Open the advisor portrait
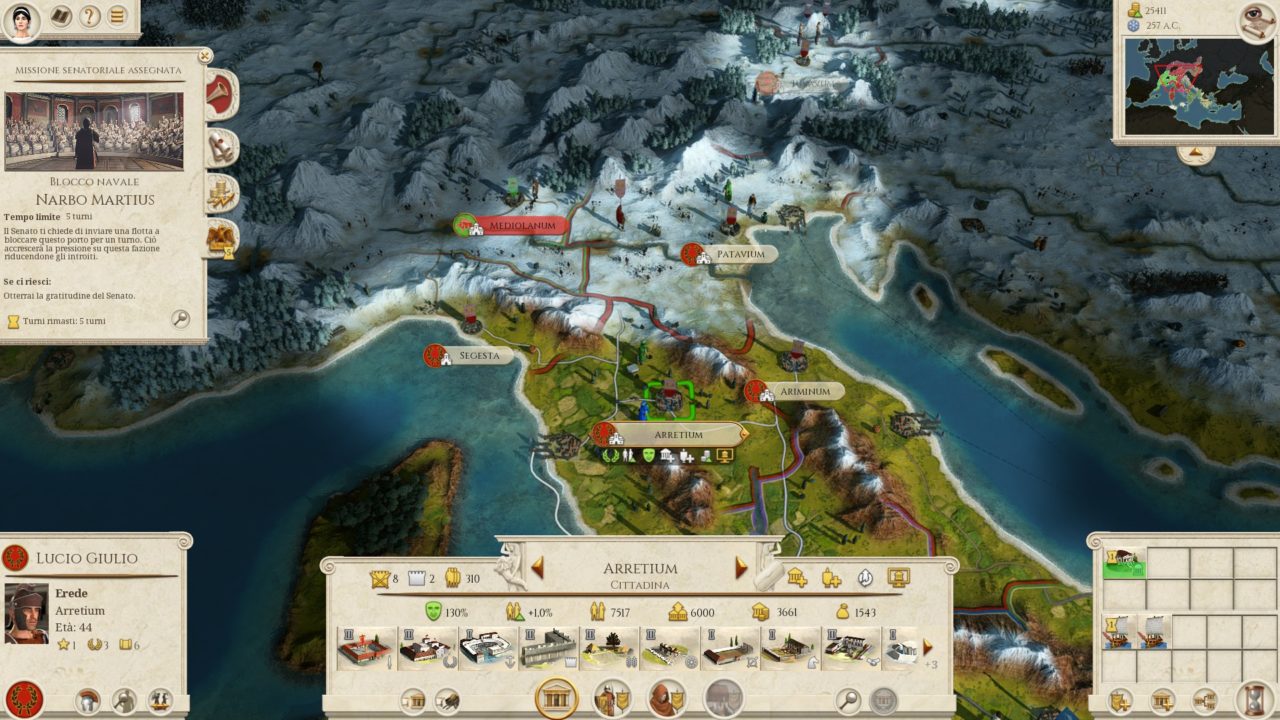 (20, 19)
